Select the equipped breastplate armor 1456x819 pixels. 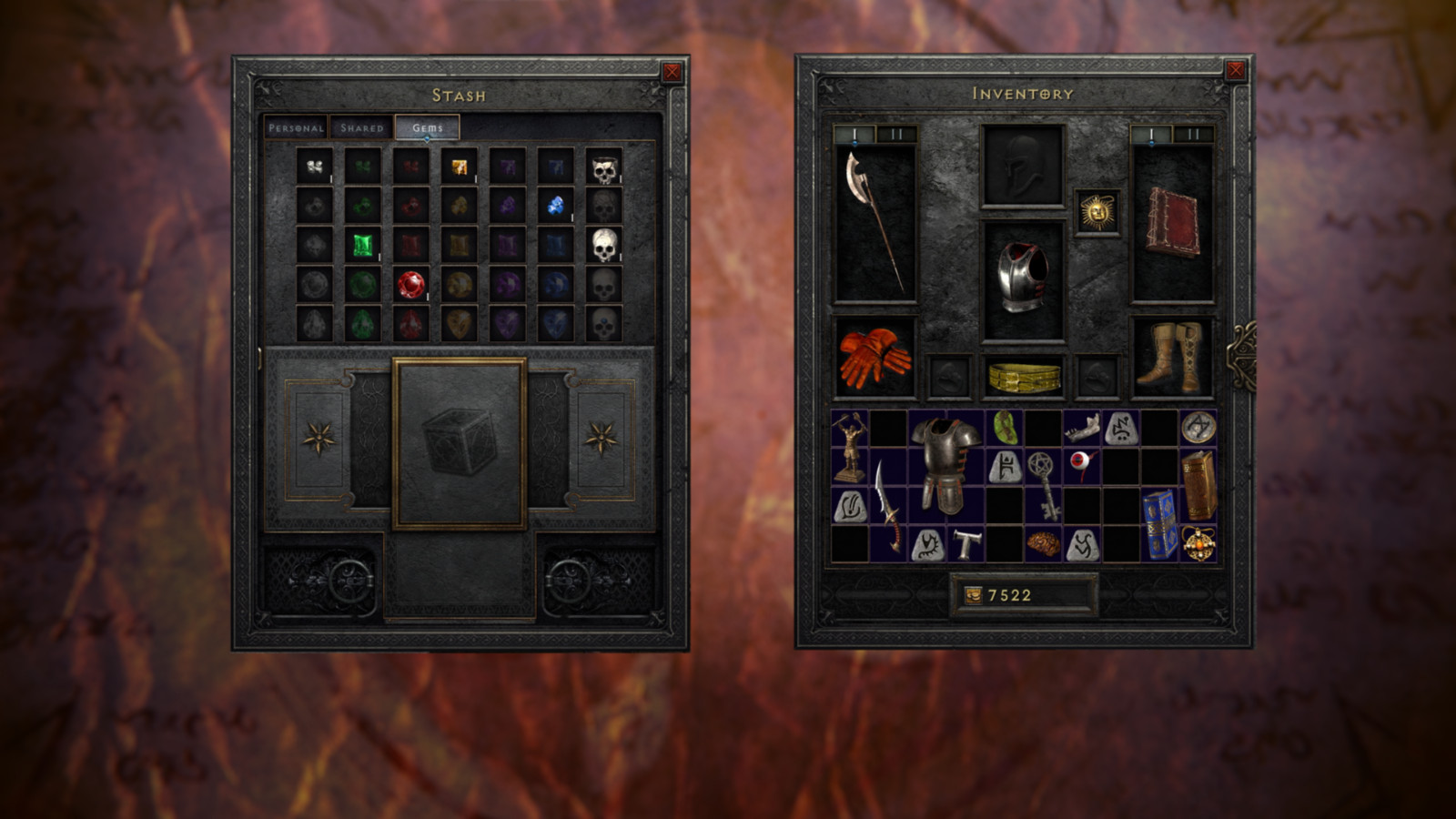coord(1023,278)
